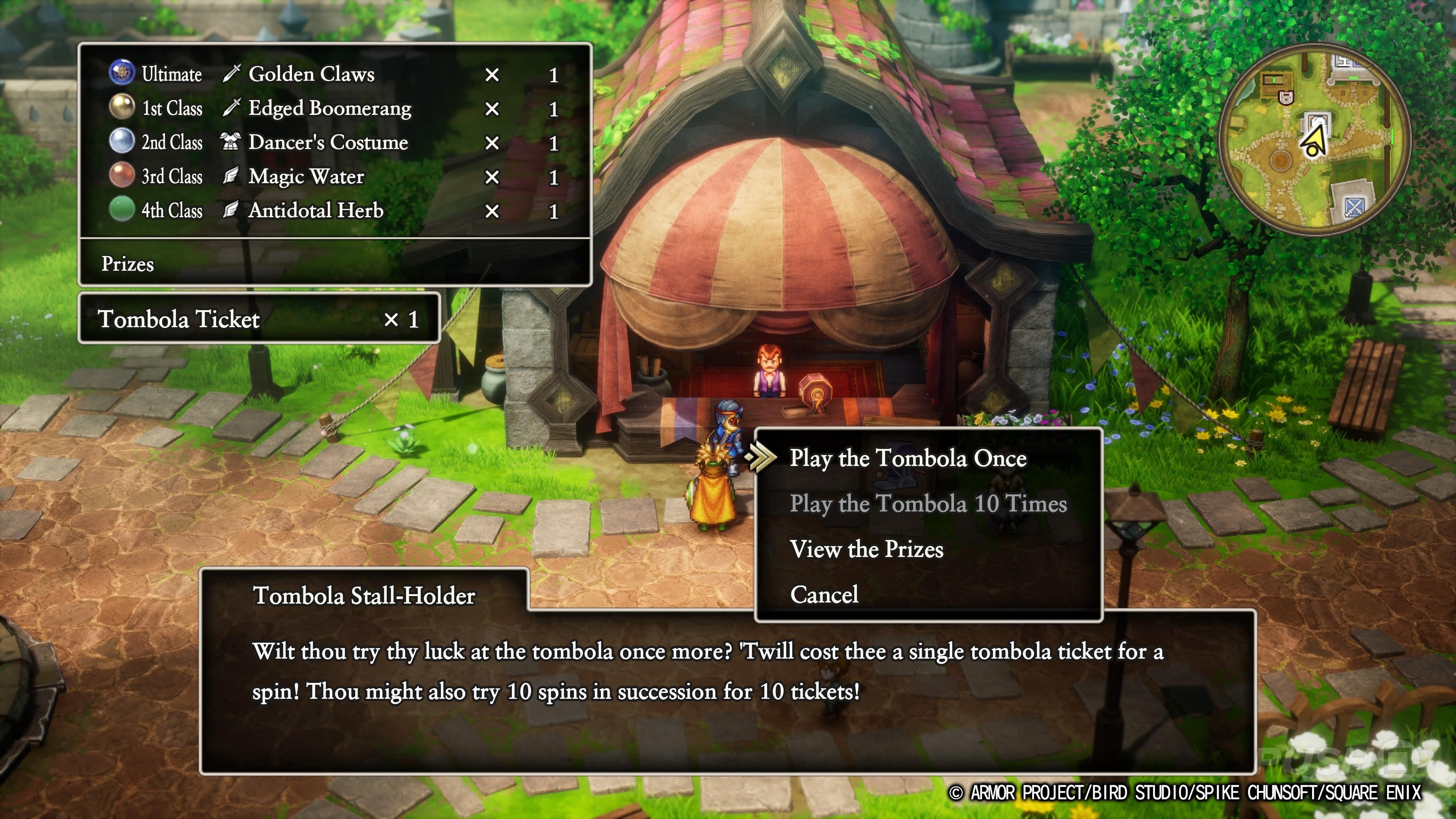Choose the 3rd Class Magic Water row
This screenshot has height=819, width=1456.
point(334,176)
